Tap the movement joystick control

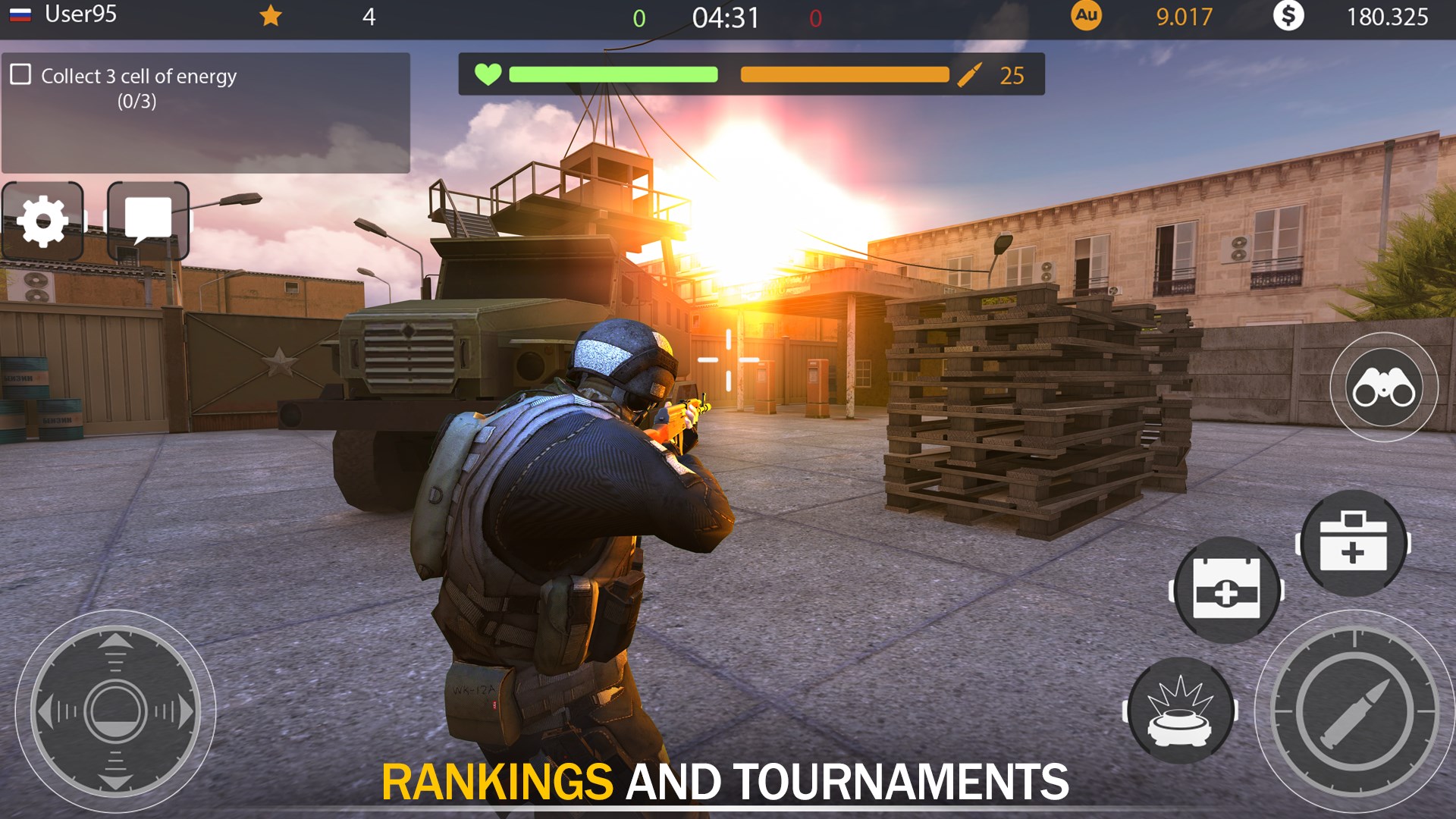[x=115, y=711]
